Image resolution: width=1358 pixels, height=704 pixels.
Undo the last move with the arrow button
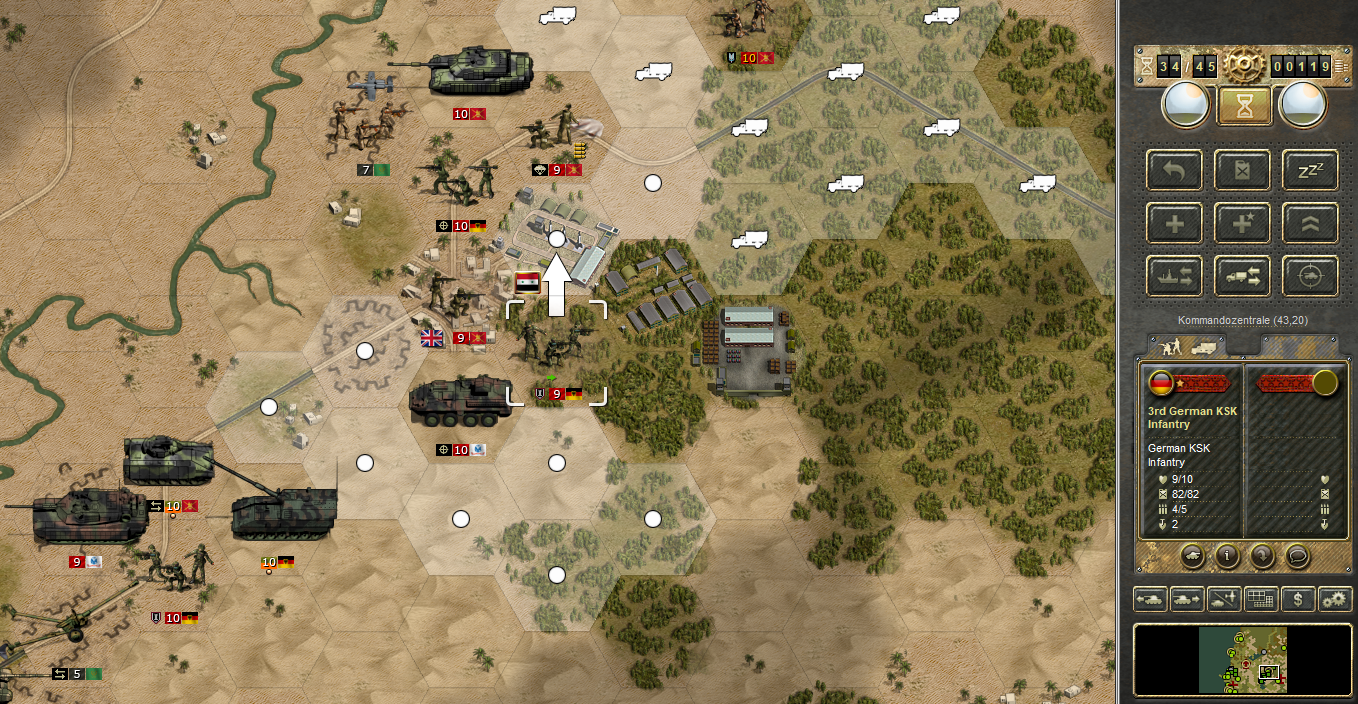tap(1175, 170)
